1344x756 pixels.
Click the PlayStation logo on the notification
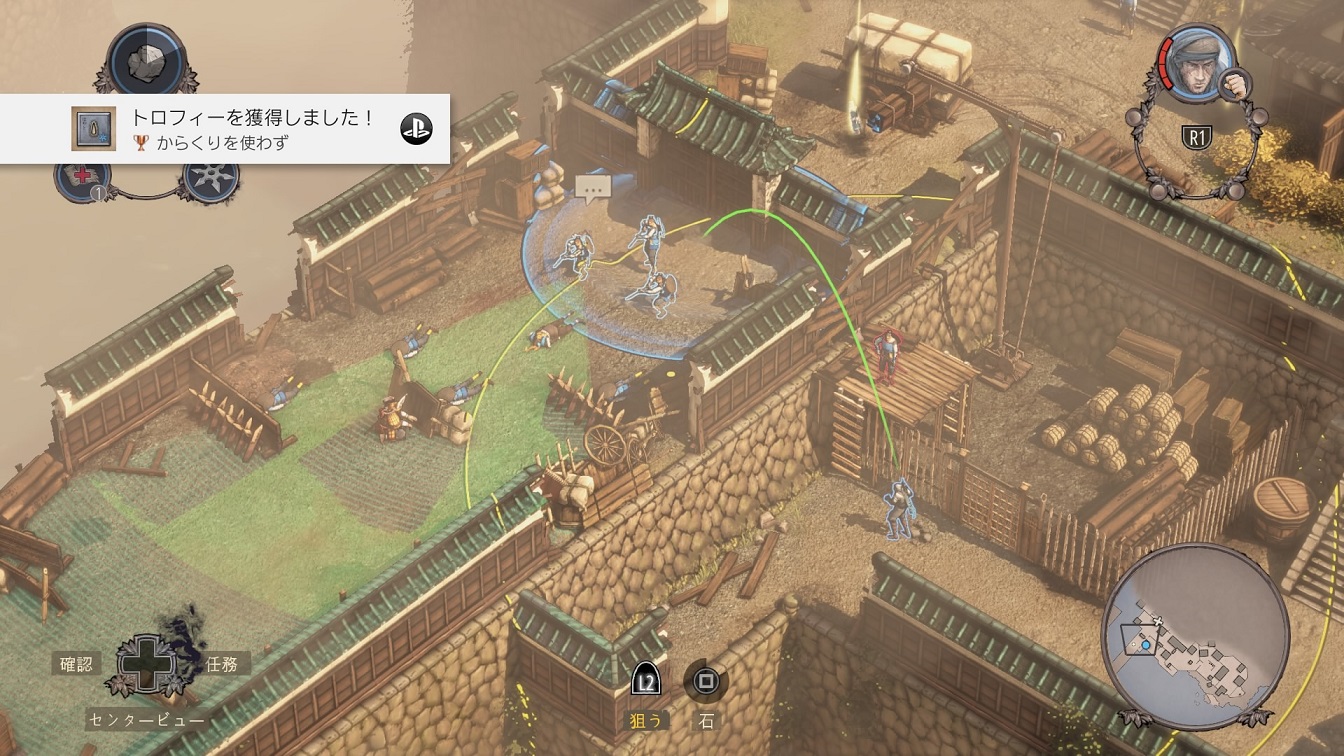click(x=416, y=129)
